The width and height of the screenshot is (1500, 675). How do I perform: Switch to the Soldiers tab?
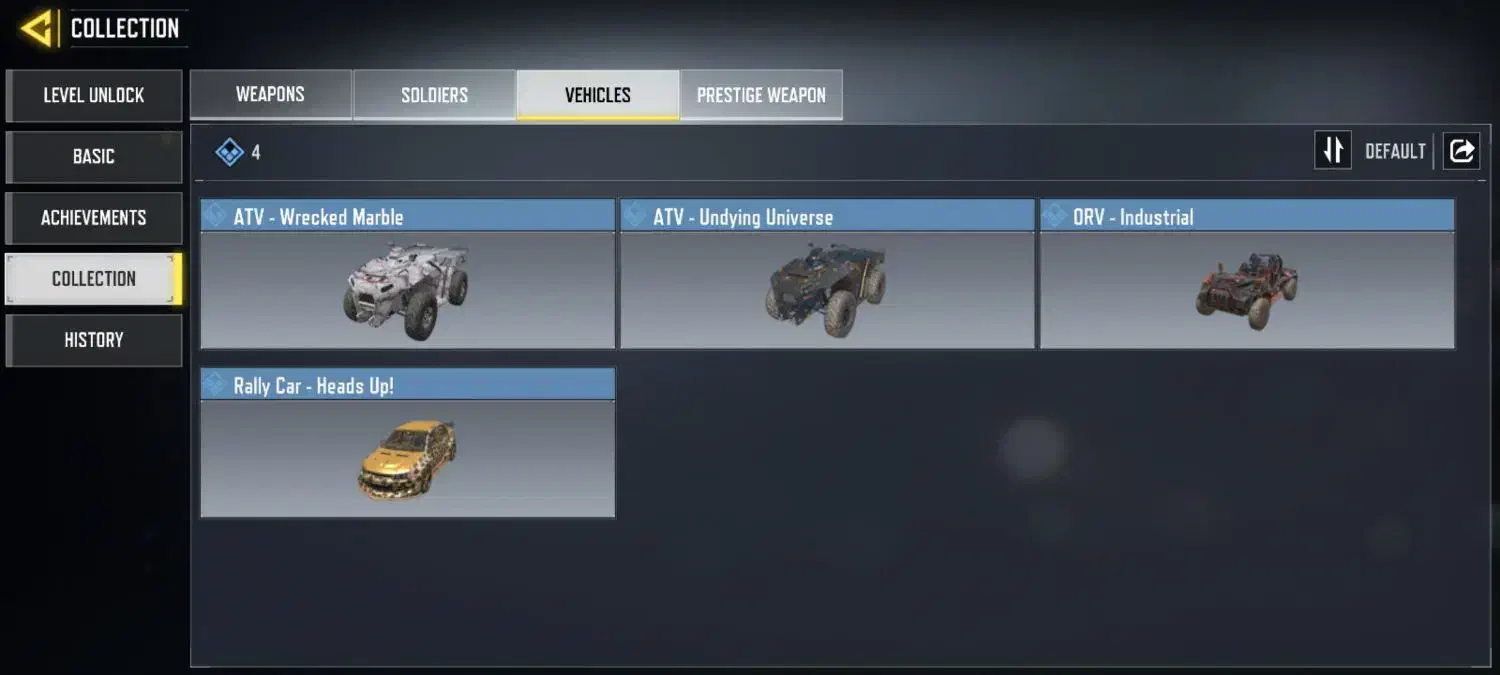coord(434,96)
